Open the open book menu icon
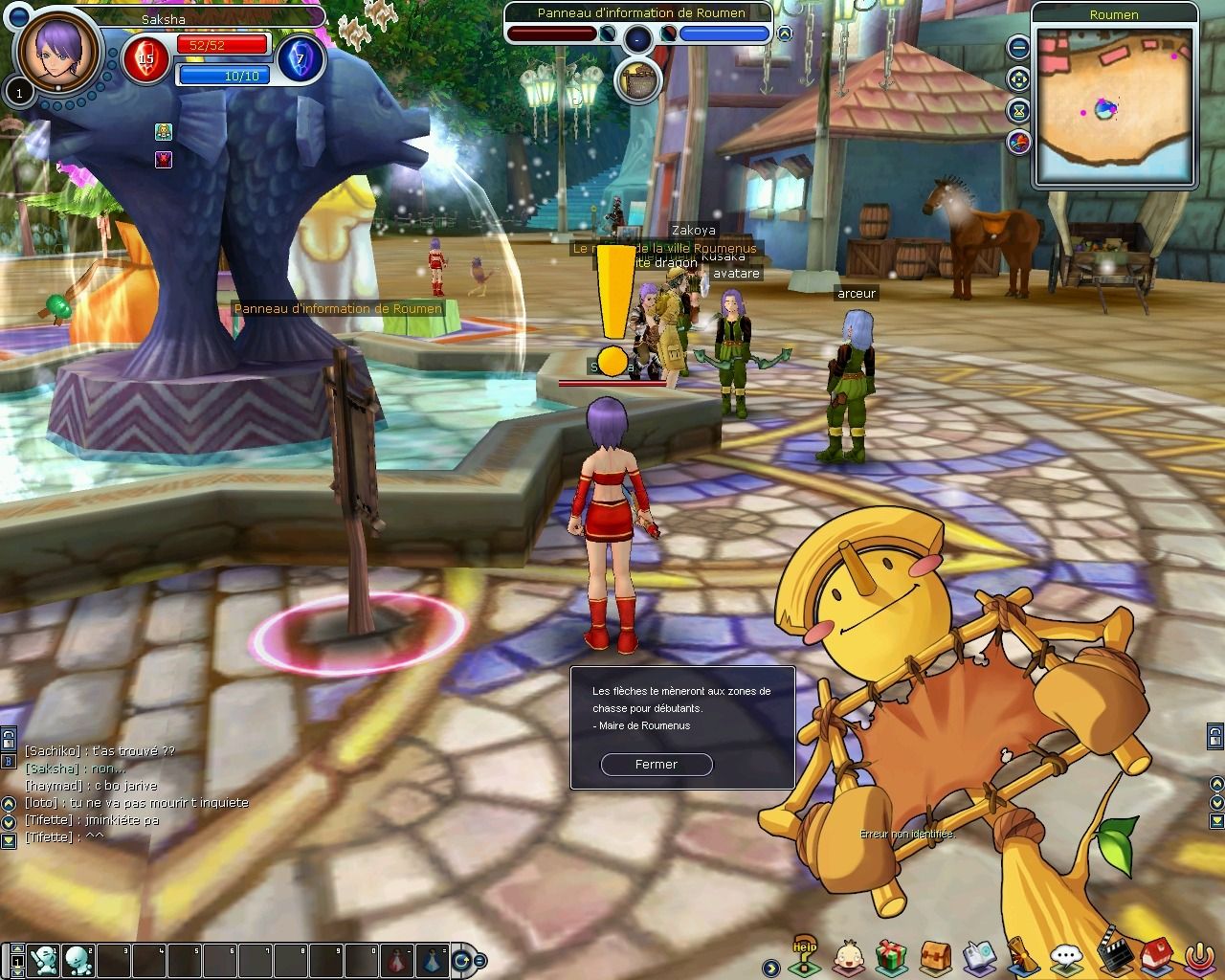Screen dimensions: 1225x980 (x=979, y=955)
